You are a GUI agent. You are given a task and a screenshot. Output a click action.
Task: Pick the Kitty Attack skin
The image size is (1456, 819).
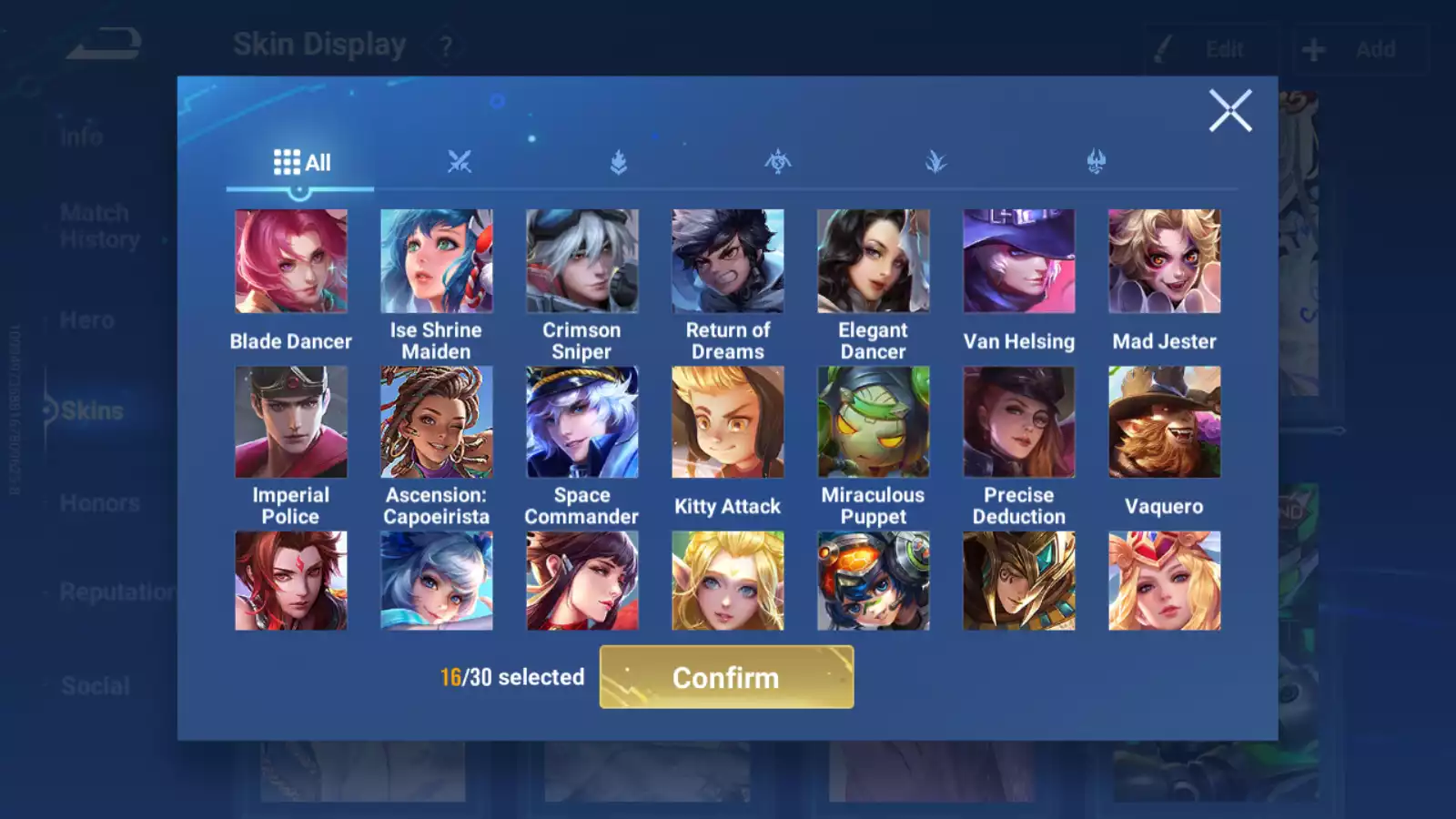728,422
